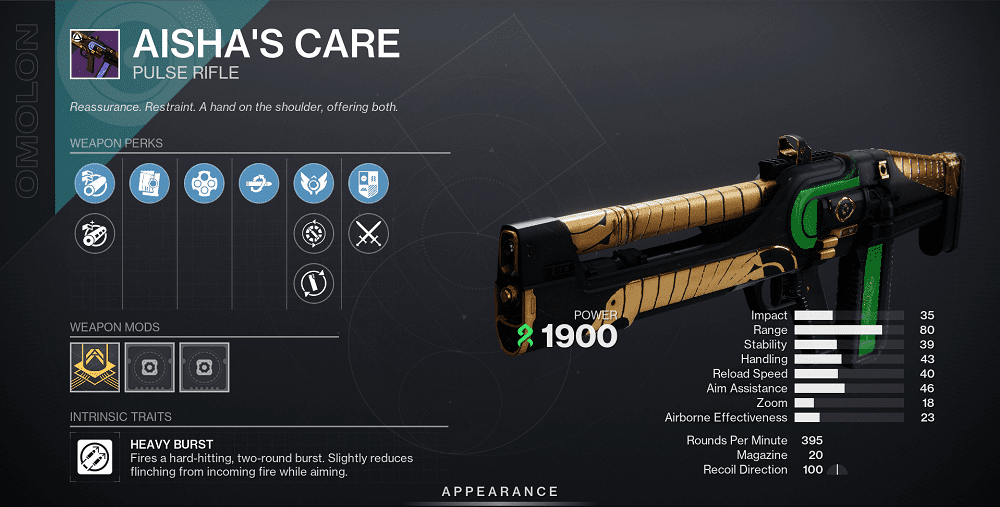Click the Aisha's Care weapon thumbnail
The image size is (1000, 507).
(95, 52)
